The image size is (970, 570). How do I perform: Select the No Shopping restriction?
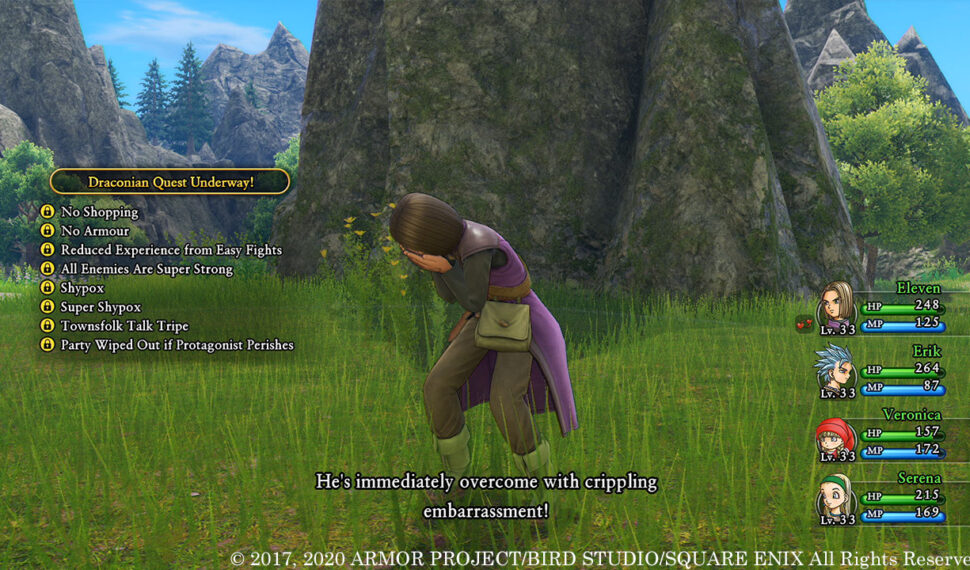click(x=99, y=212)
